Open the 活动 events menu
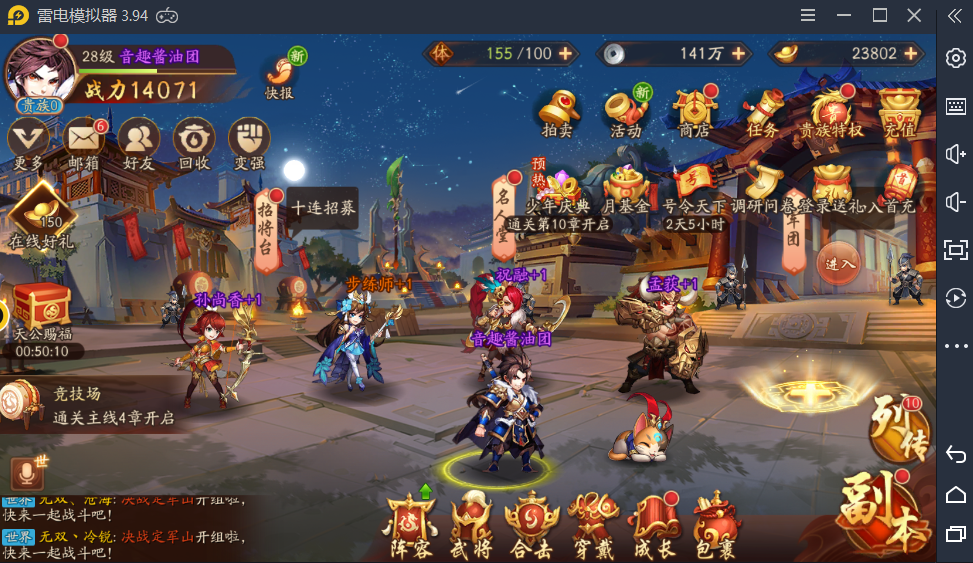 tap(626, 110)
